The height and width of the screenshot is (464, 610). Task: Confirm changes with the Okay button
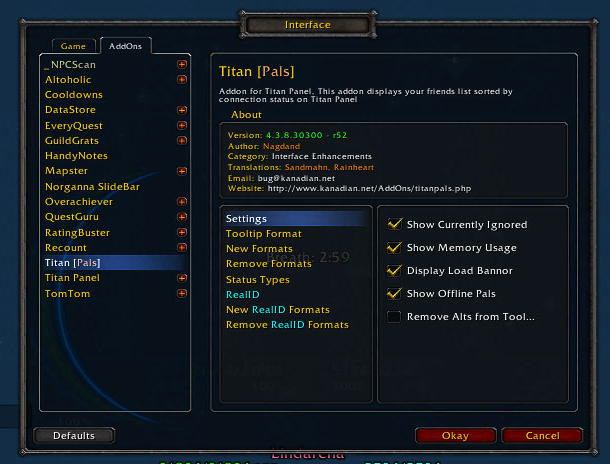click(455, 436)
